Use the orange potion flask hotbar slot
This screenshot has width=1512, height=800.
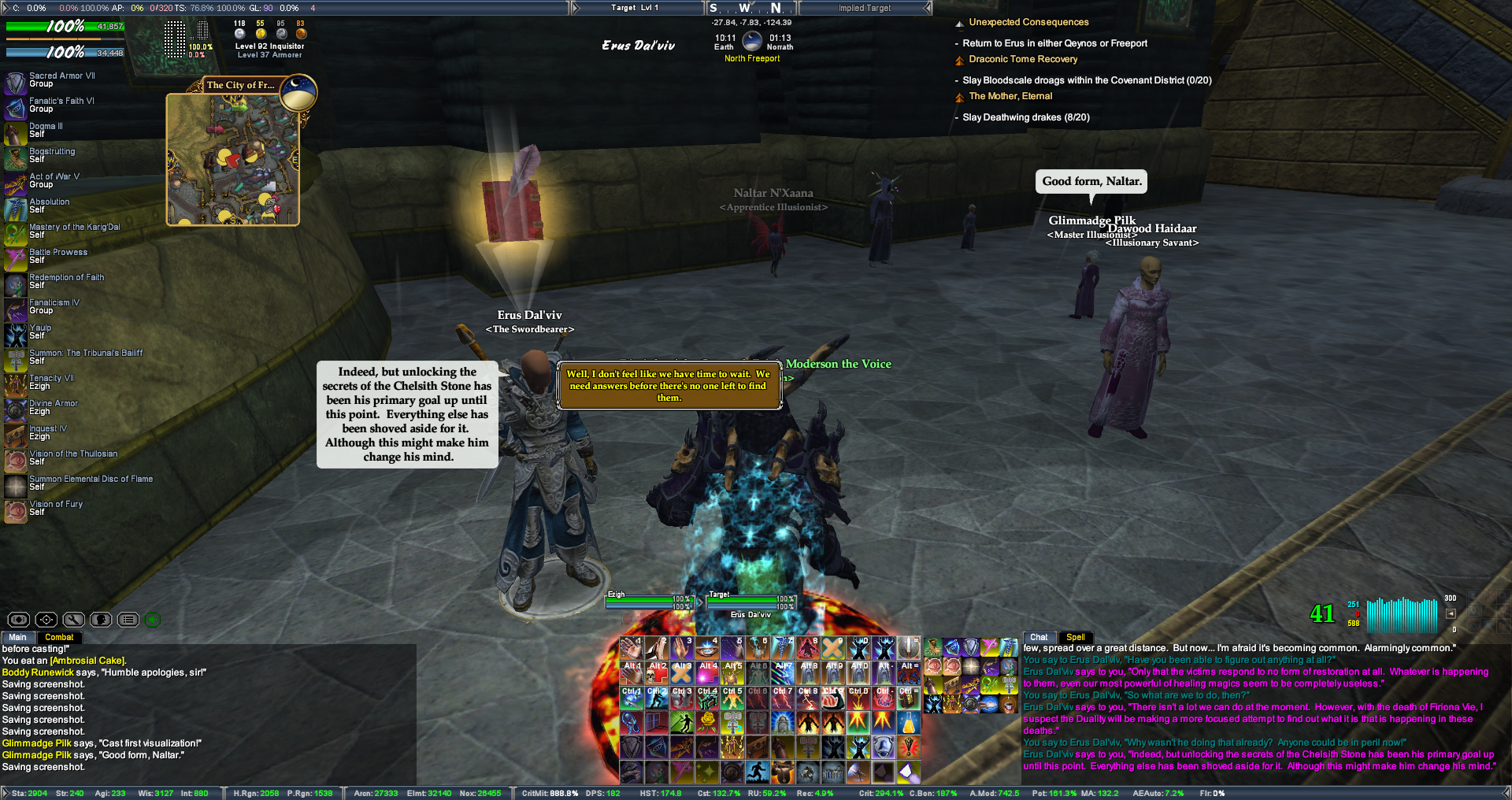pos(908,721)
